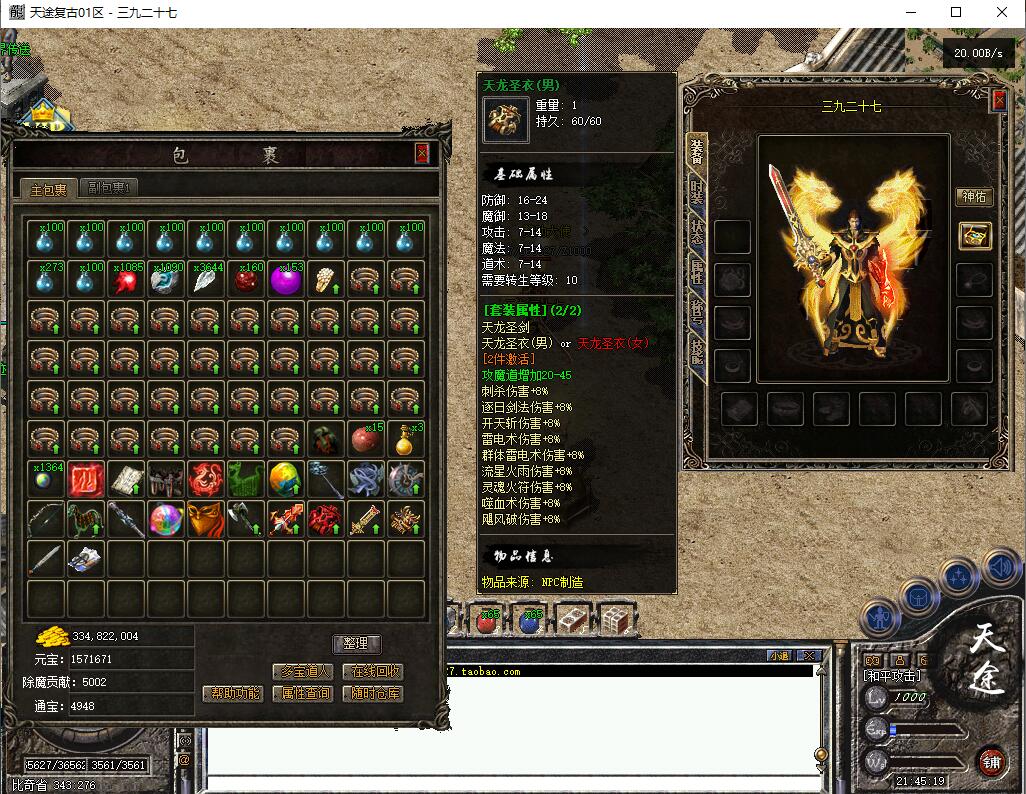Open the 铺 shop button
Image resolution: width=1026 pixels, height=794 pixels.
[x=990, y=759]
